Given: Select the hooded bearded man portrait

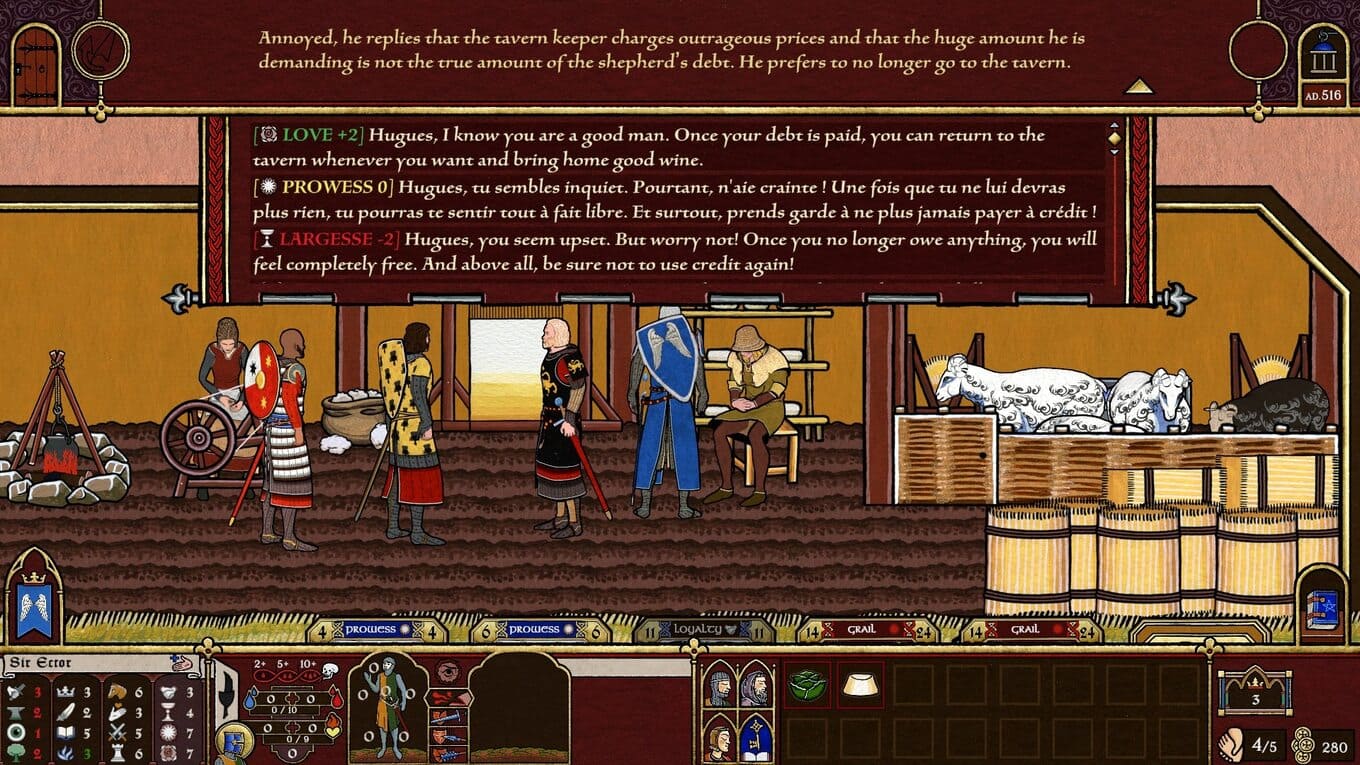Looking at the screenshot, I should 755,686.
